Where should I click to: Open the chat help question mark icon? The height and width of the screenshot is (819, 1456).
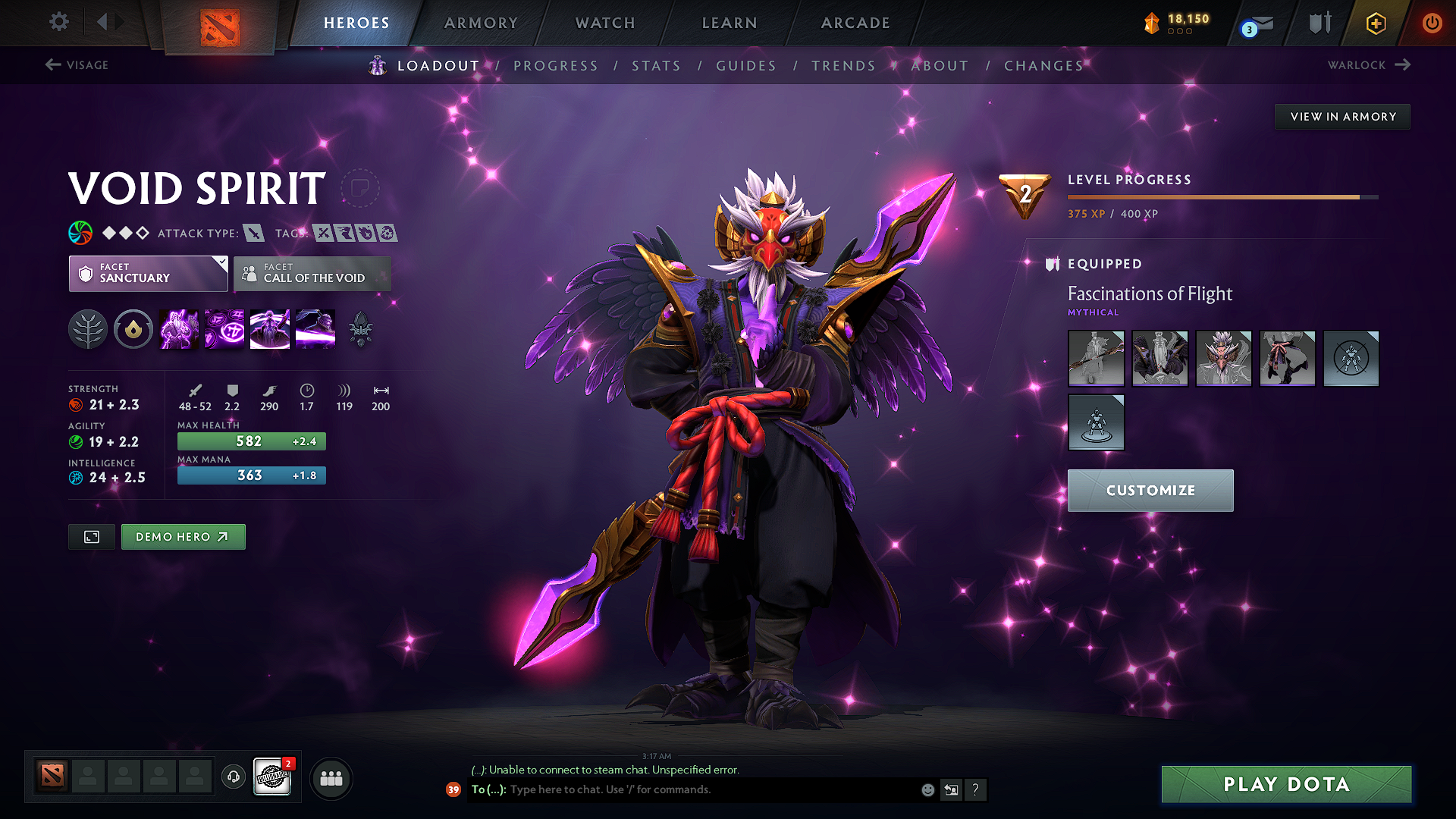(x=976, y=789)
